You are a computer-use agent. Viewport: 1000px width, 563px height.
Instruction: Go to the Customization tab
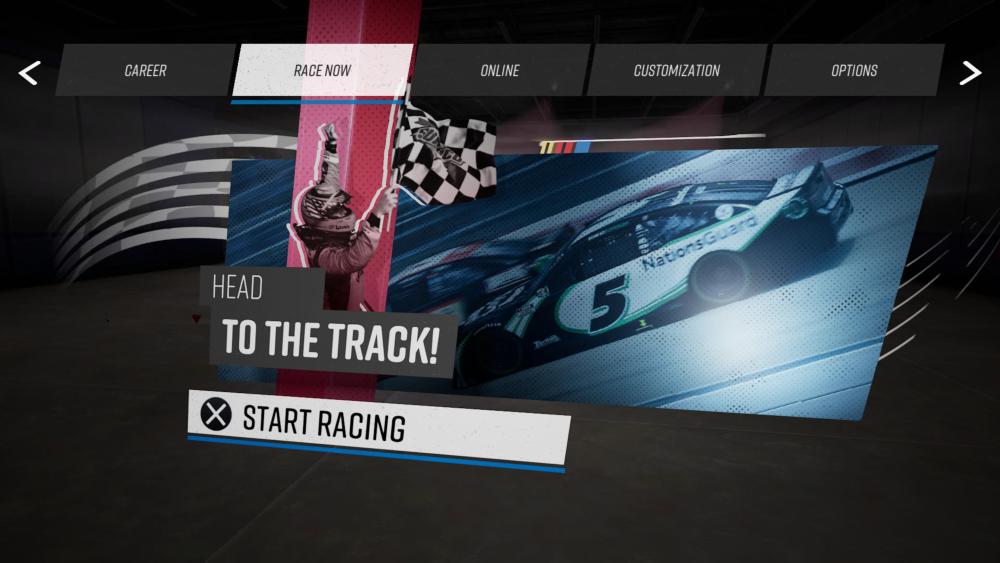676,70
